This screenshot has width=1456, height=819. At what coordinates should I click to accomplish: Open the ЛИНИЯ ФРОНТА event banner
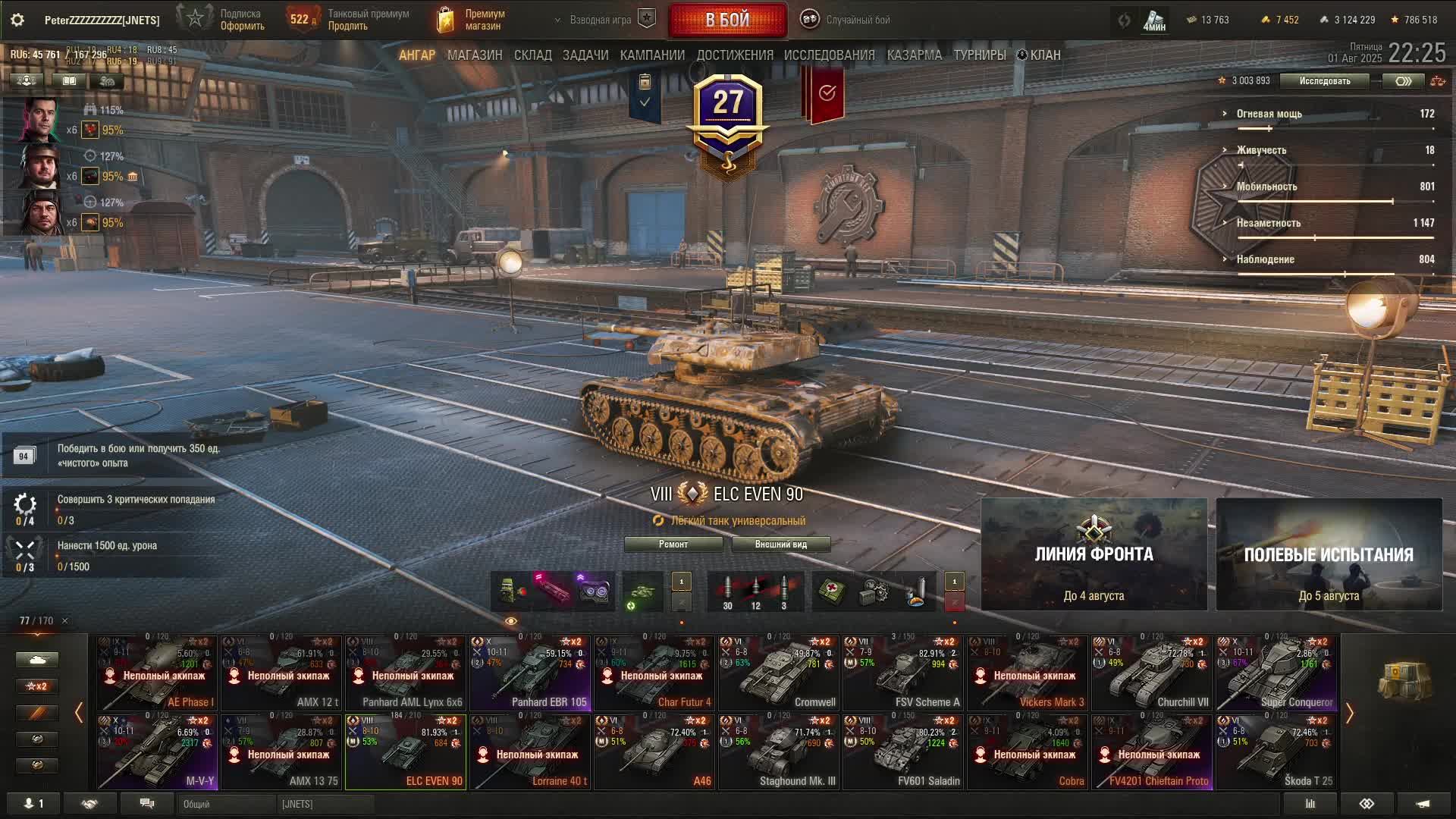1094,554
